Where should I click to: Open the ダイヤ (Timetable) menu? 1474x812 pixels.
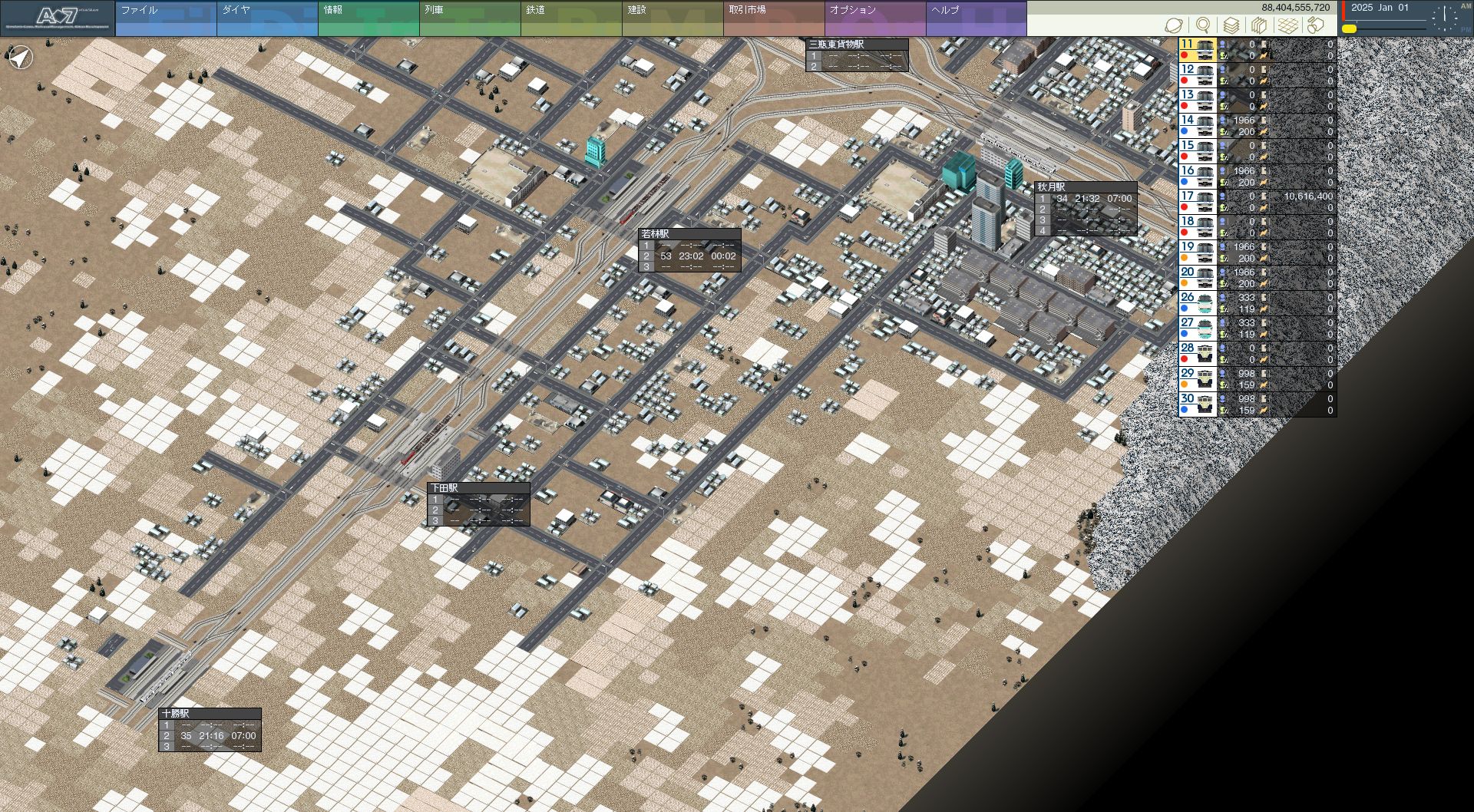[266, 18]
